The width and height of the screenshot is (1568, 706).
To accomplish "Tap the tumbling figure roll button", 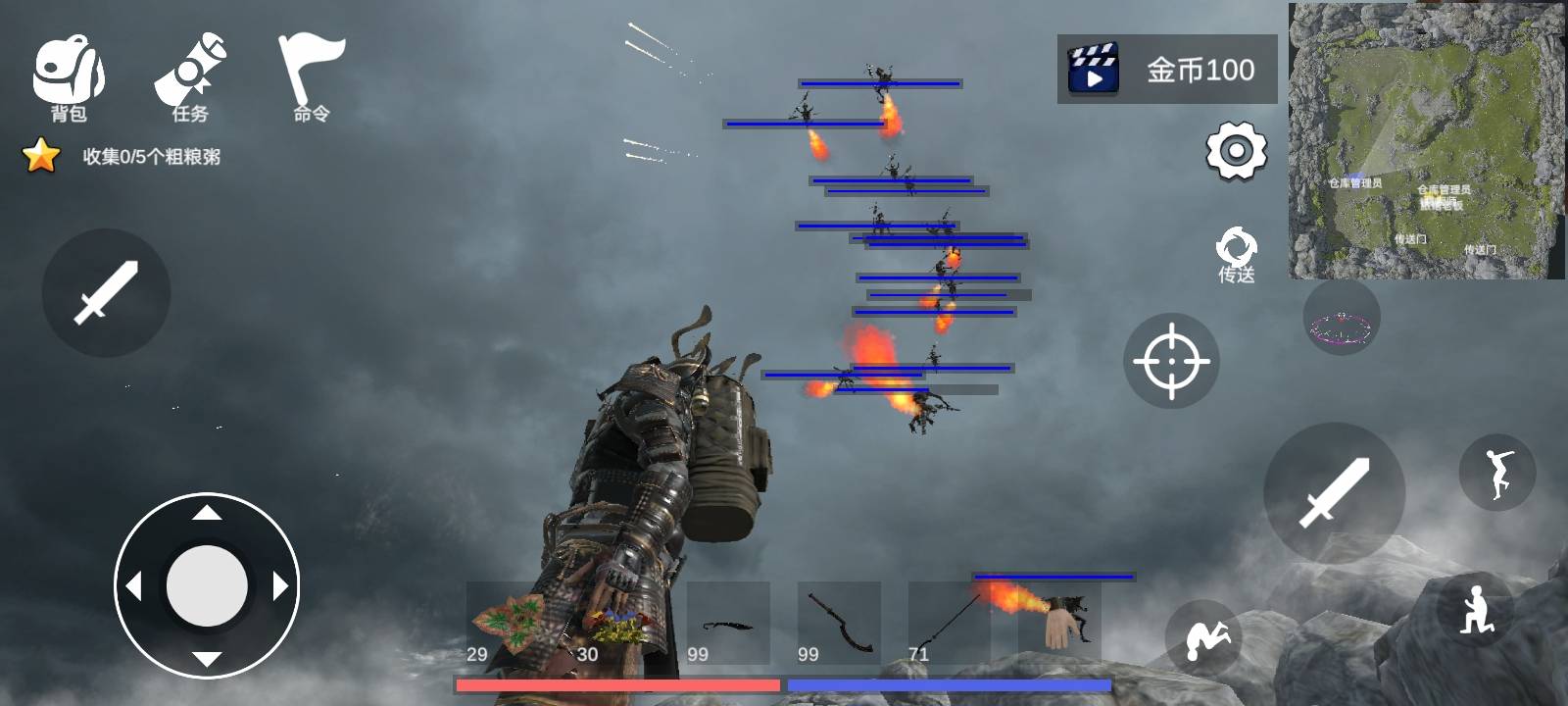I will (x=1202, y=637).
